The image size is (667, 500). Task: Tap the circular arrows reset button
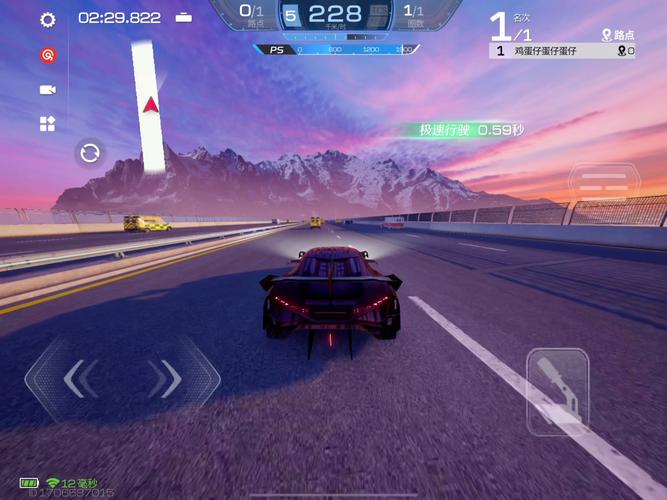[90, 152]
